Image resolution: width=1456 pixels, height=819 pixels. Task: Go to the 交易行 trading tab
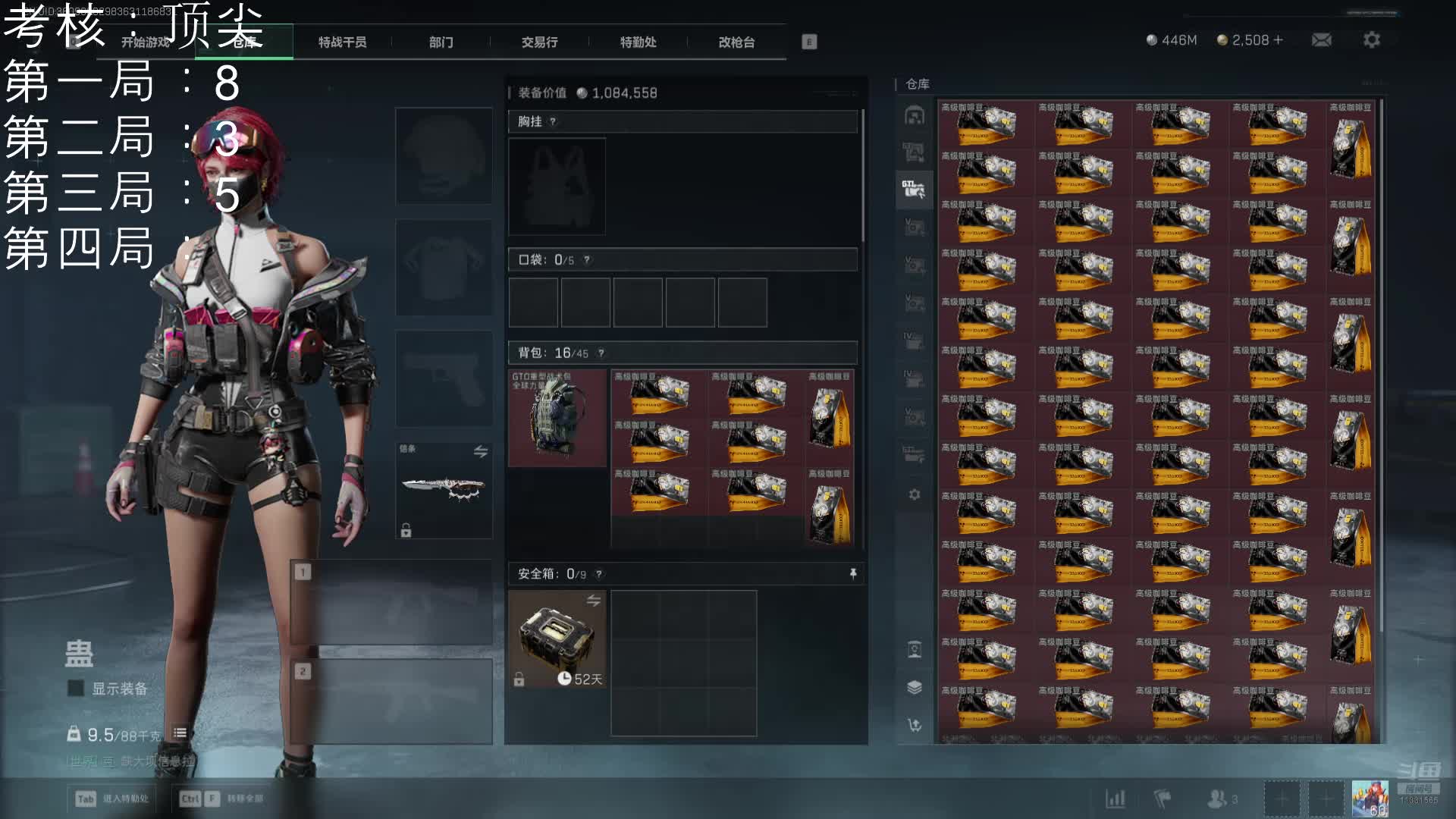point(539,42)
